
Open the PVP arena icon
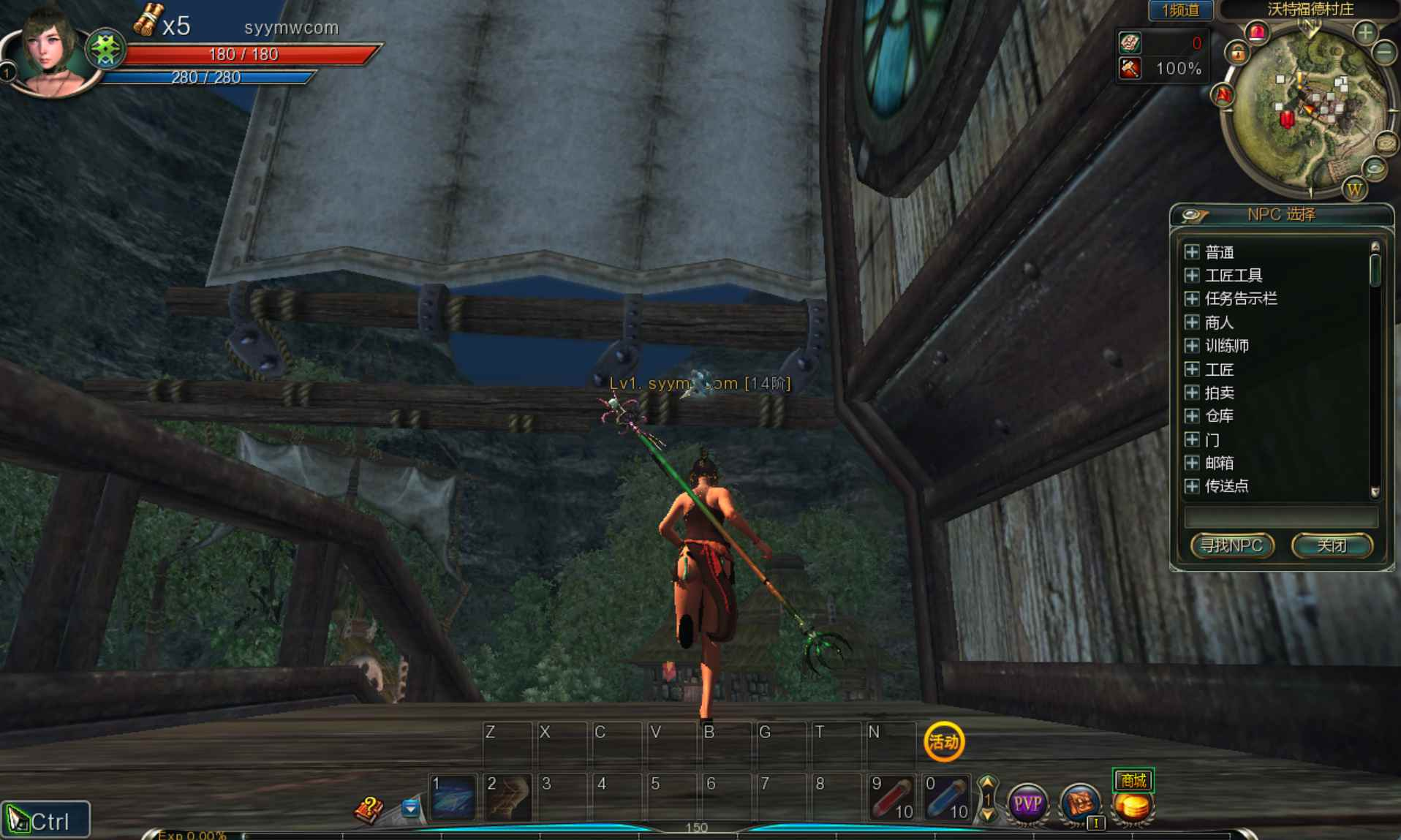pos(1027,802)
